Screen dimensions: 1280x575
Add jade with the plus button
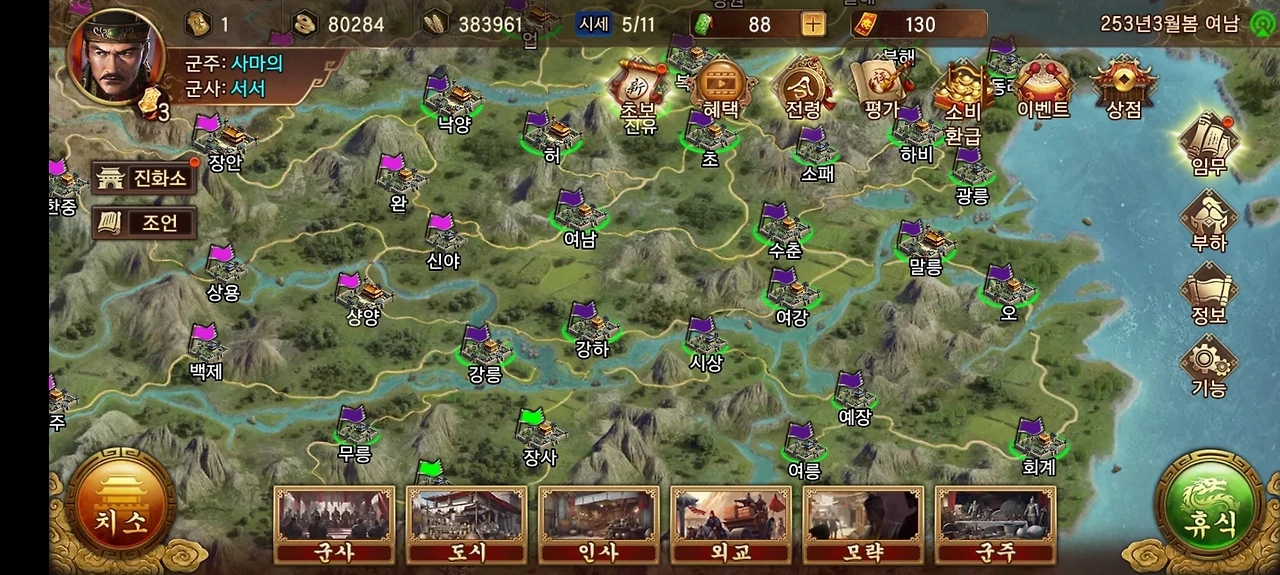point(813,24)
